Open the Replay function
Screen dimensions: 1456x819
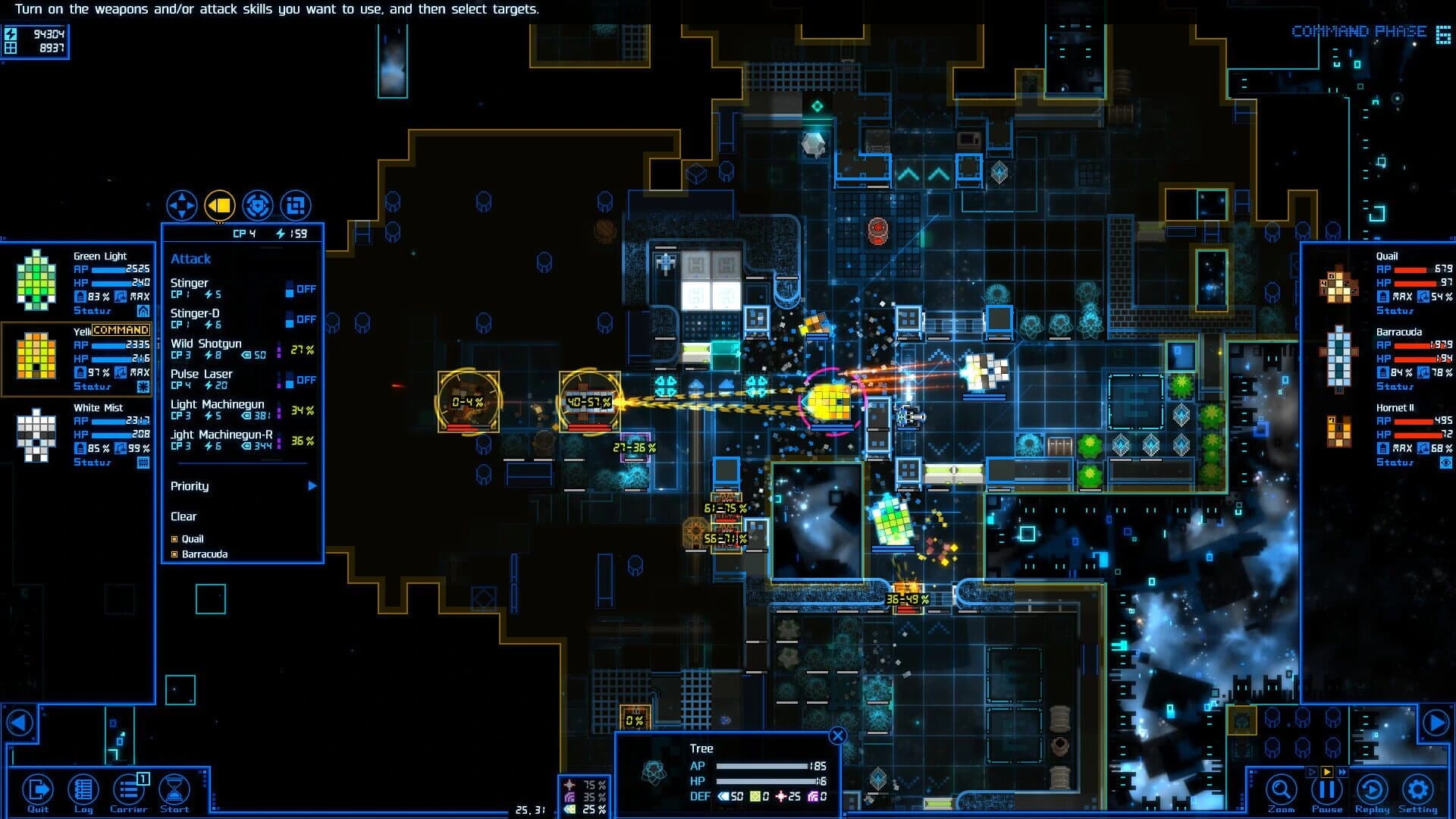[1372, 789]
